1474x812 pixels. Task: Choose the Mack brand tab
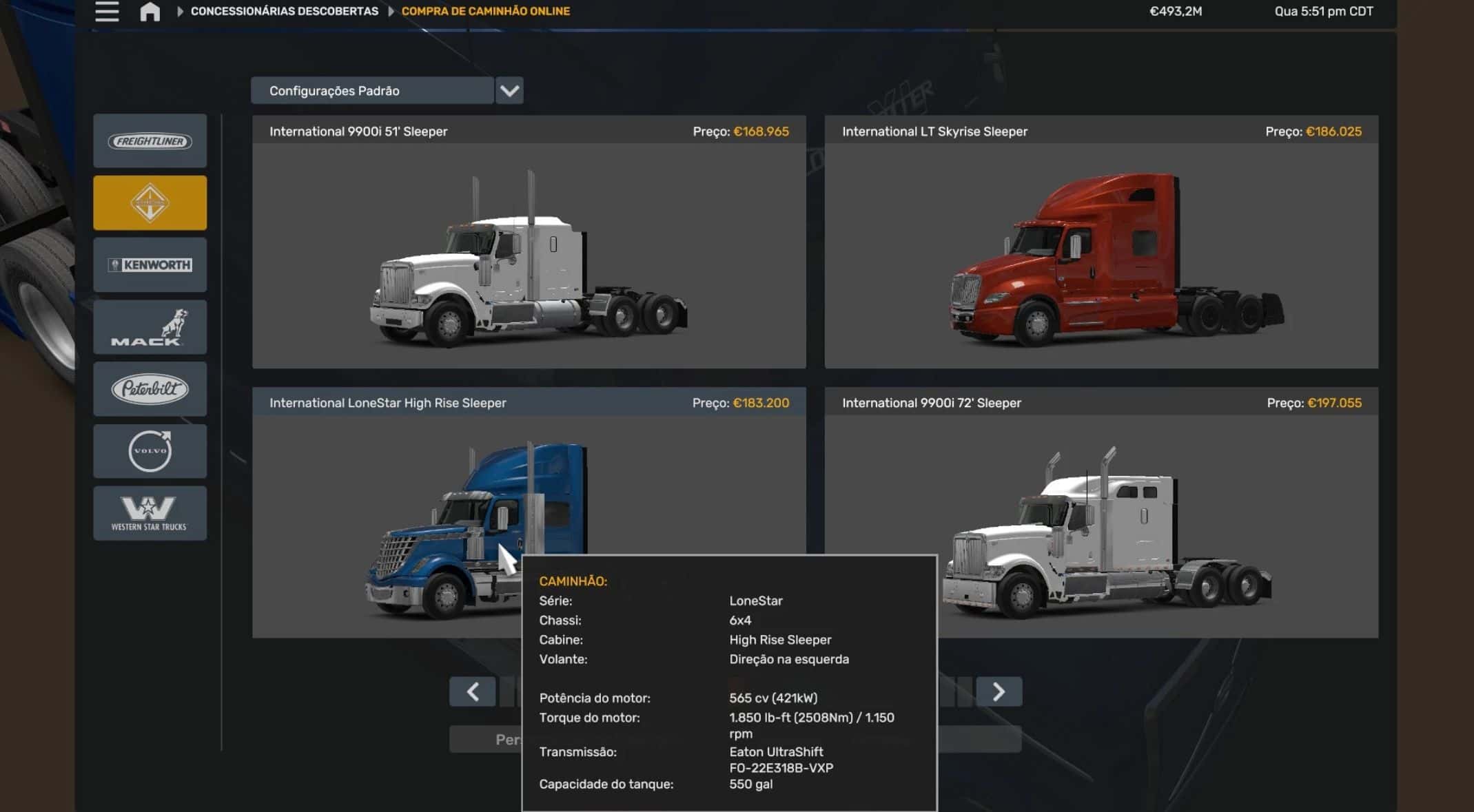pos(150,327)
